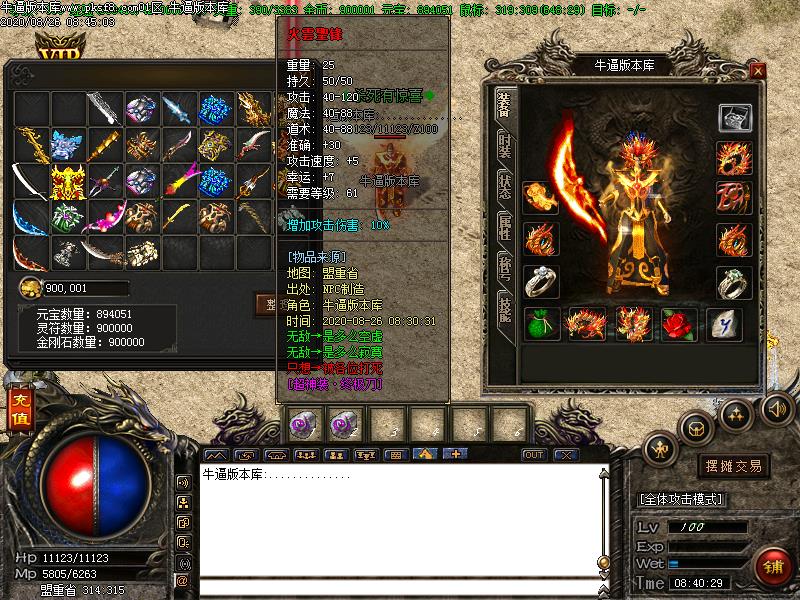
Task: Select the green pouch equipment slot
Action: (541, 324)
